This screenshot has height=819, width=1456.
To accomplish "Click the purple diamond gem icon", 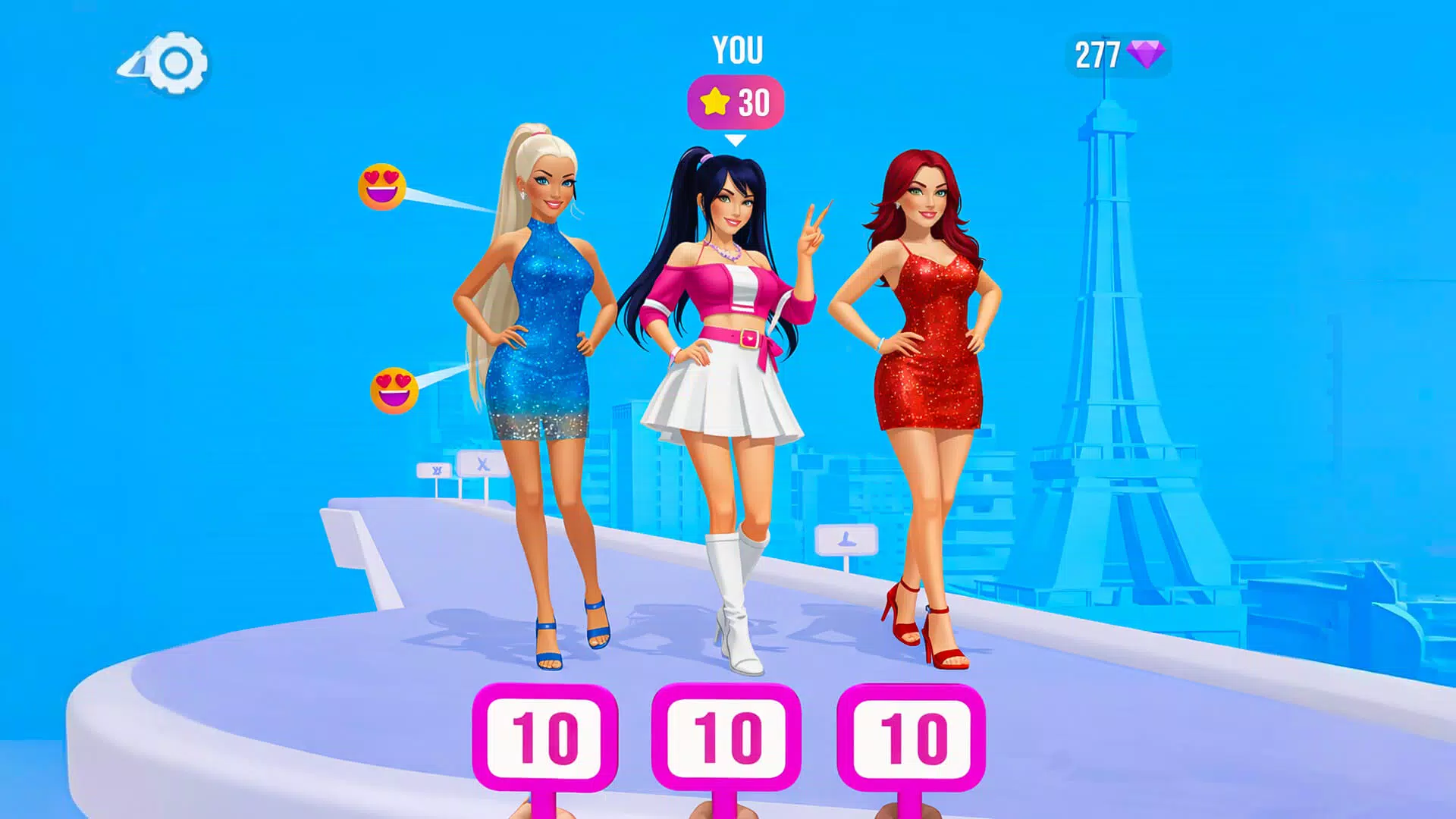I will click(x=1147, y=55).
